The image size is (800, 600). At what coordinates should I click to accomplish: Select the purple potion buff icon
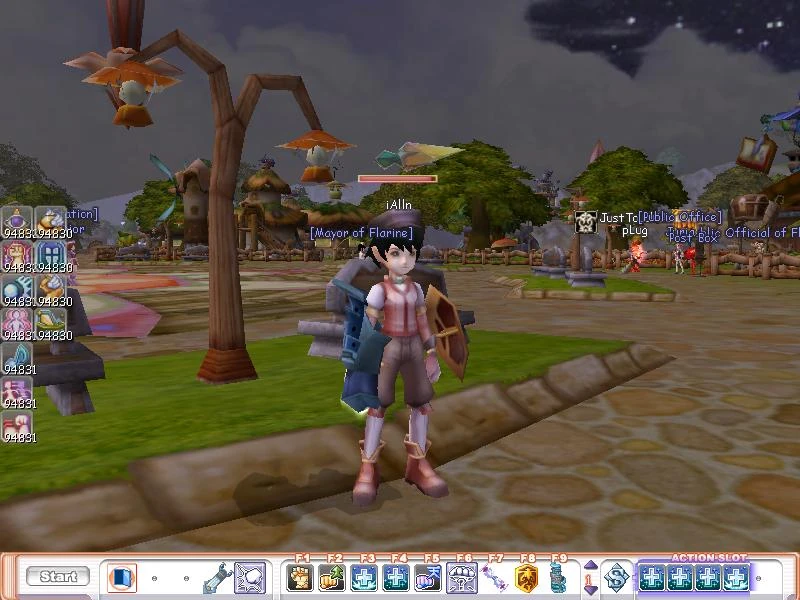tap(17, 219)
